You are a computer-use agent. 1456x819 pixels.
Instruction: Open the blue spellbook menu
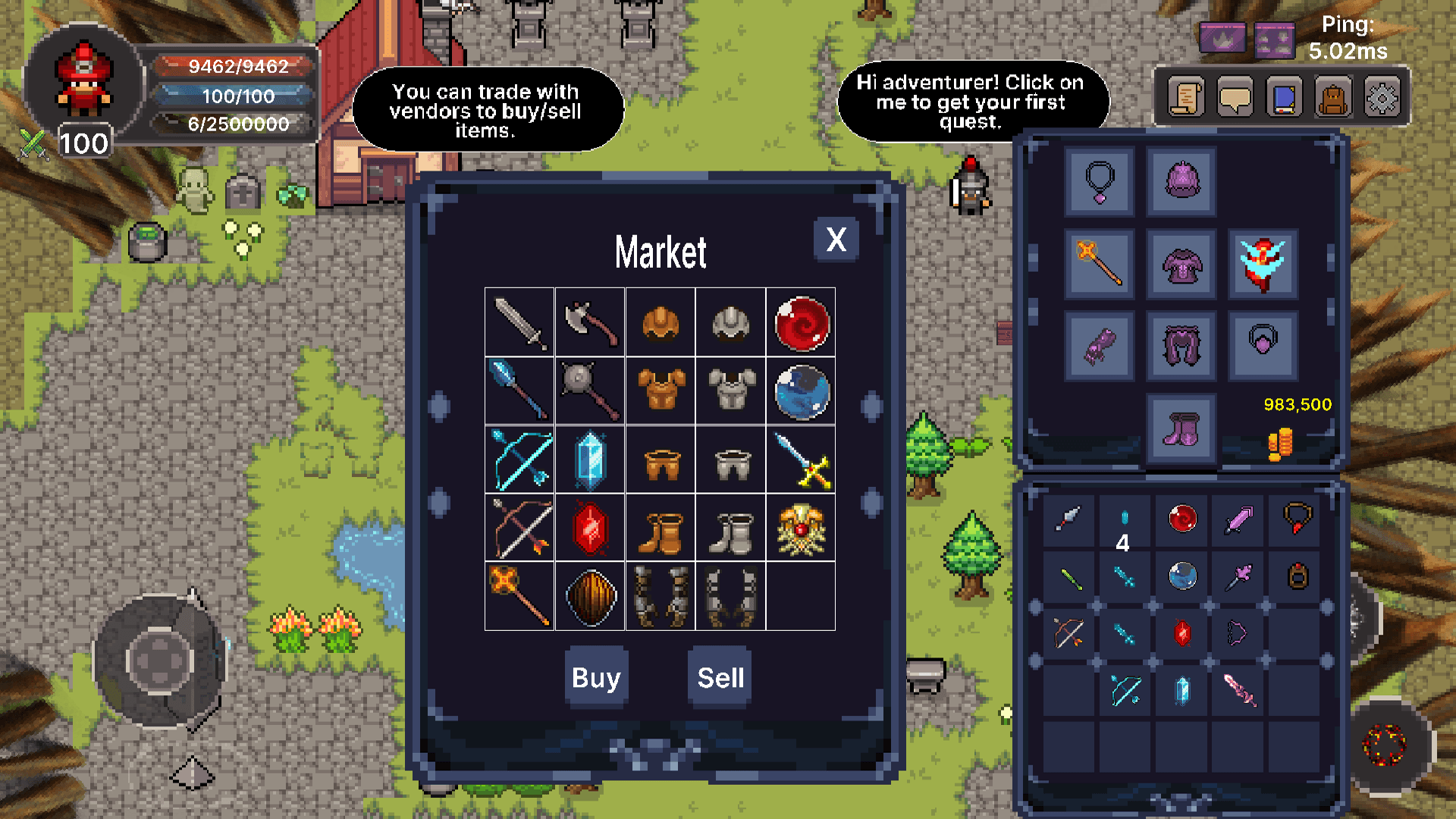[1284, 98]
